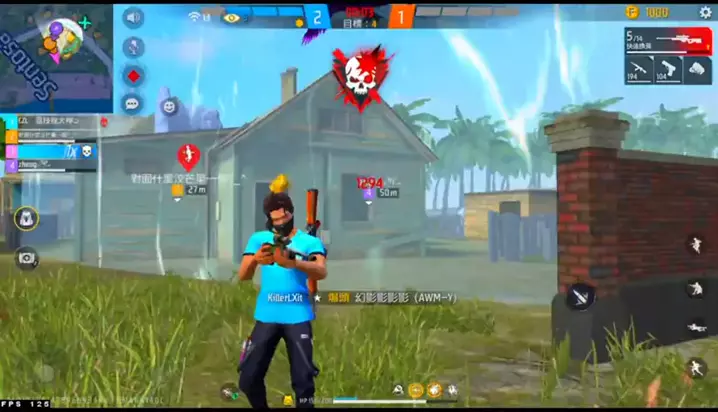Tap the prone stance button

pos(695,326)
